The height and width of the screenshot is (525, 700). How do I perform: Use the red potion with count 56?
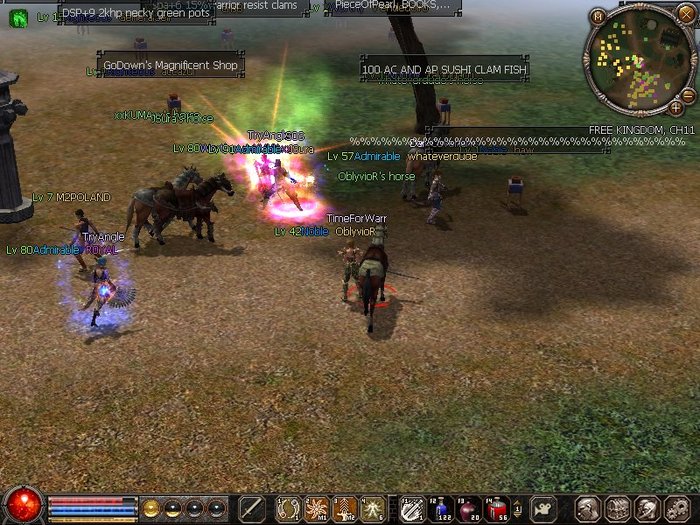[x=496, y=508]
